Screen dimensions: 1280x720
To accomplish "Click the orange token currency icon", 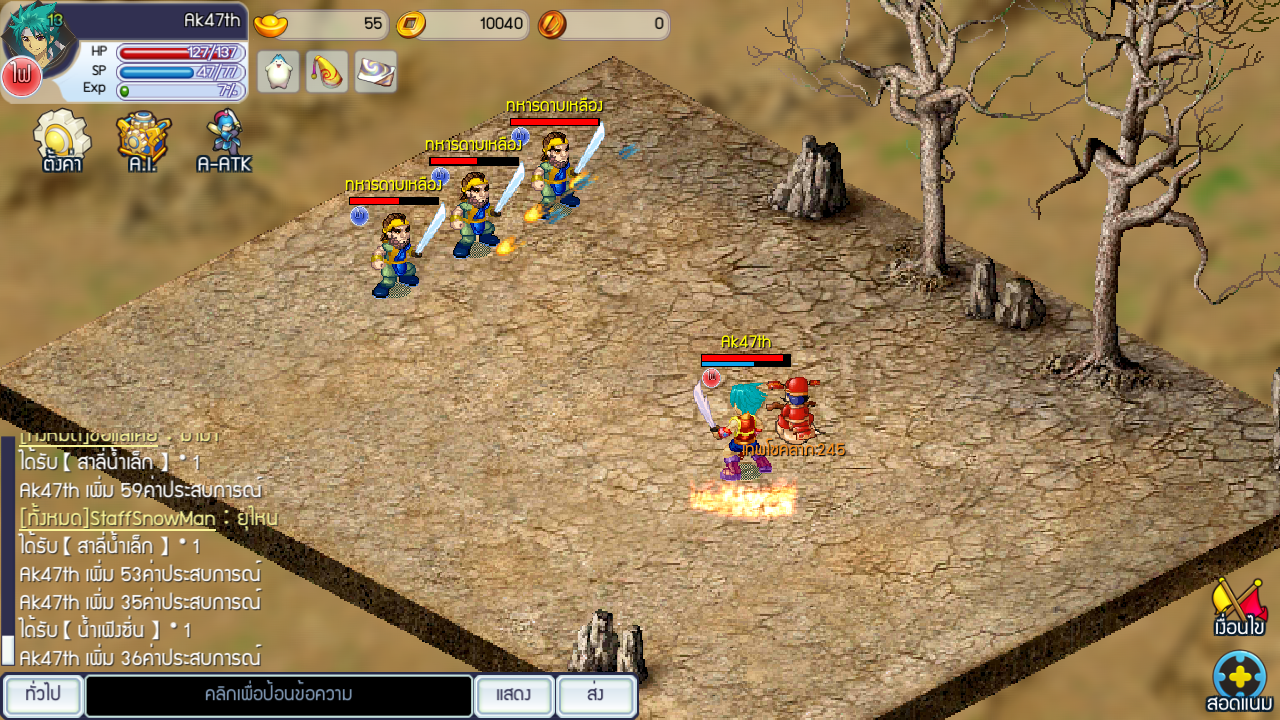I will point(552,24).
